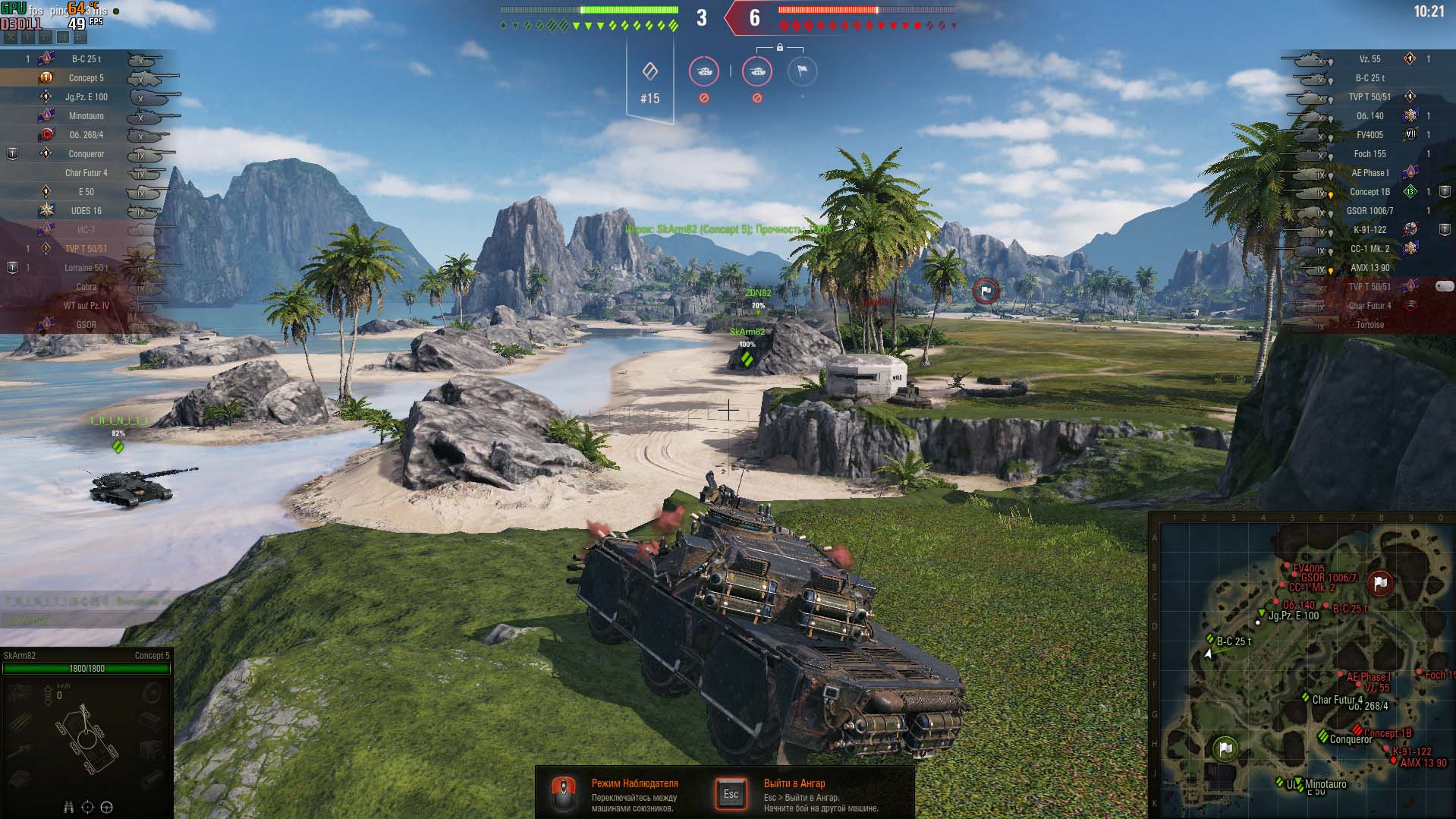The image size is (1456, 819).
Task: Choose the Jg.Pz. E 100 player row
Action: tap(86, 97)
